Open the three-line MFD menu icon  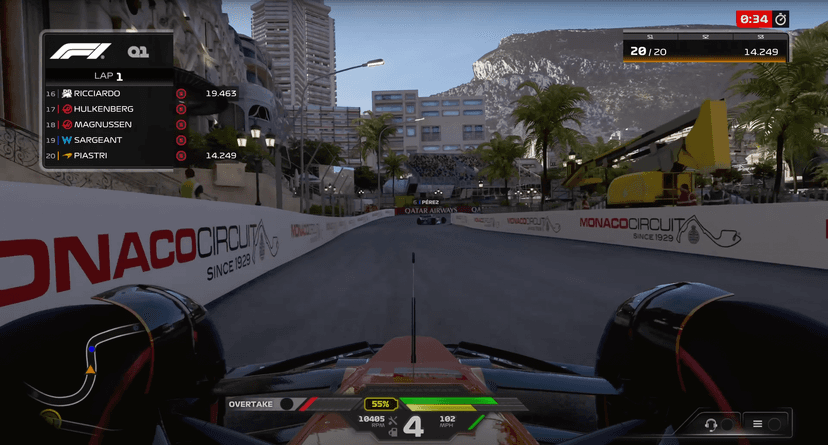coord(757,424)
